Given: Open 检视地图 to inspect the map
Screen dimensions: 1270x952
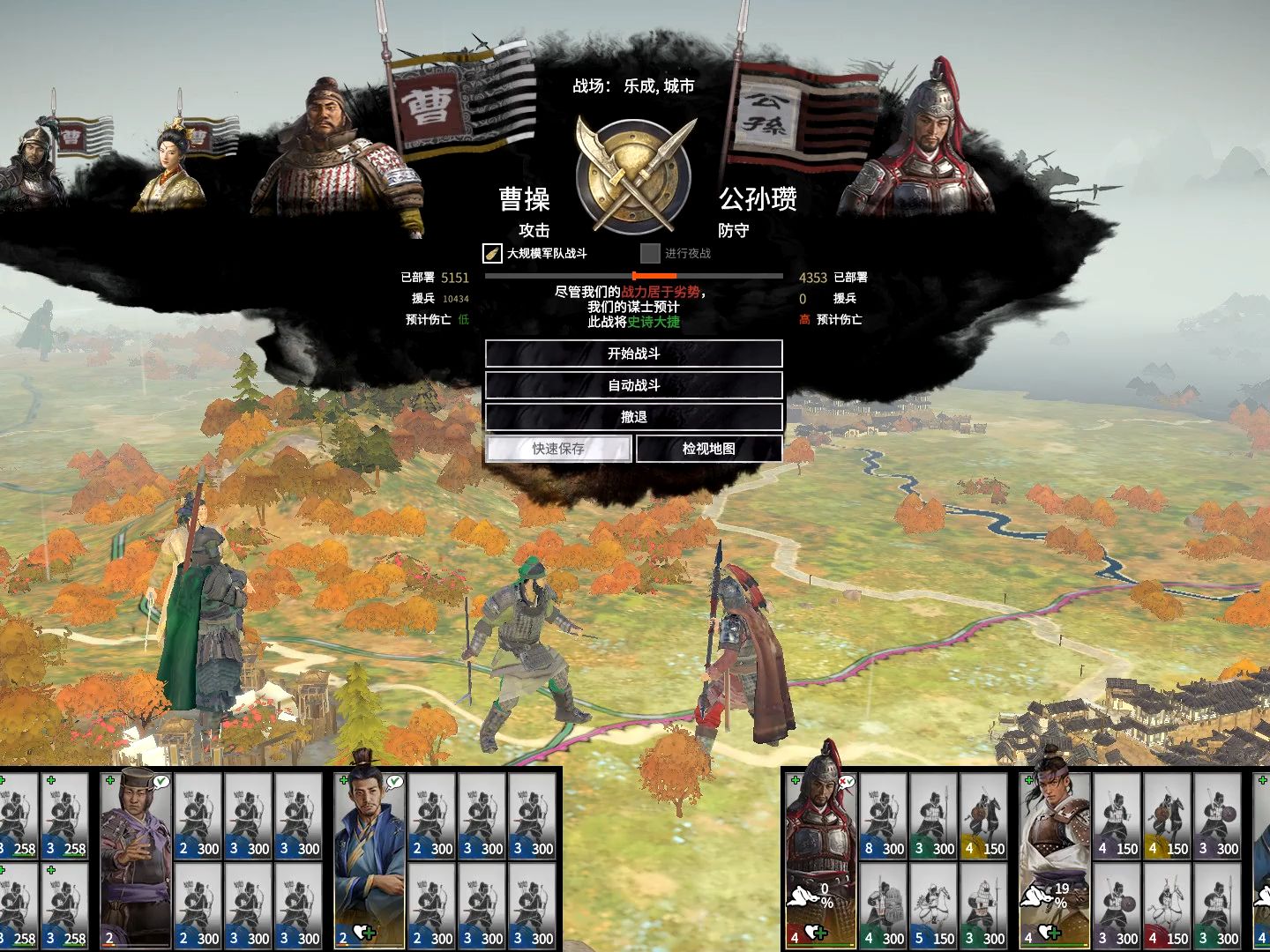Looking at the screenshot, I should click(x=708, y=449).
